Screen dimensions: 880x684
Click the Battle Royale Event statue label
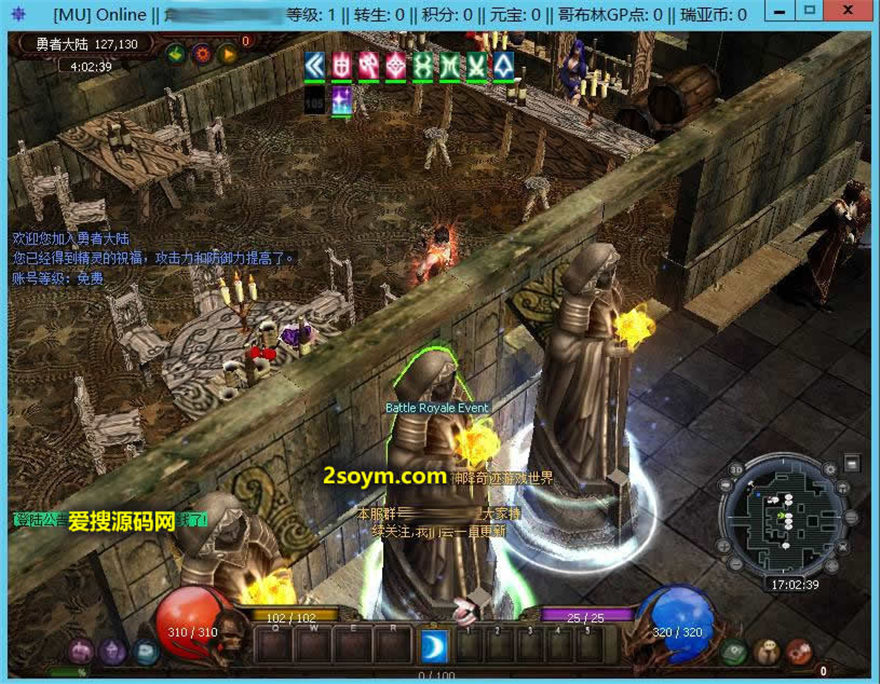[x=437, y=408]
